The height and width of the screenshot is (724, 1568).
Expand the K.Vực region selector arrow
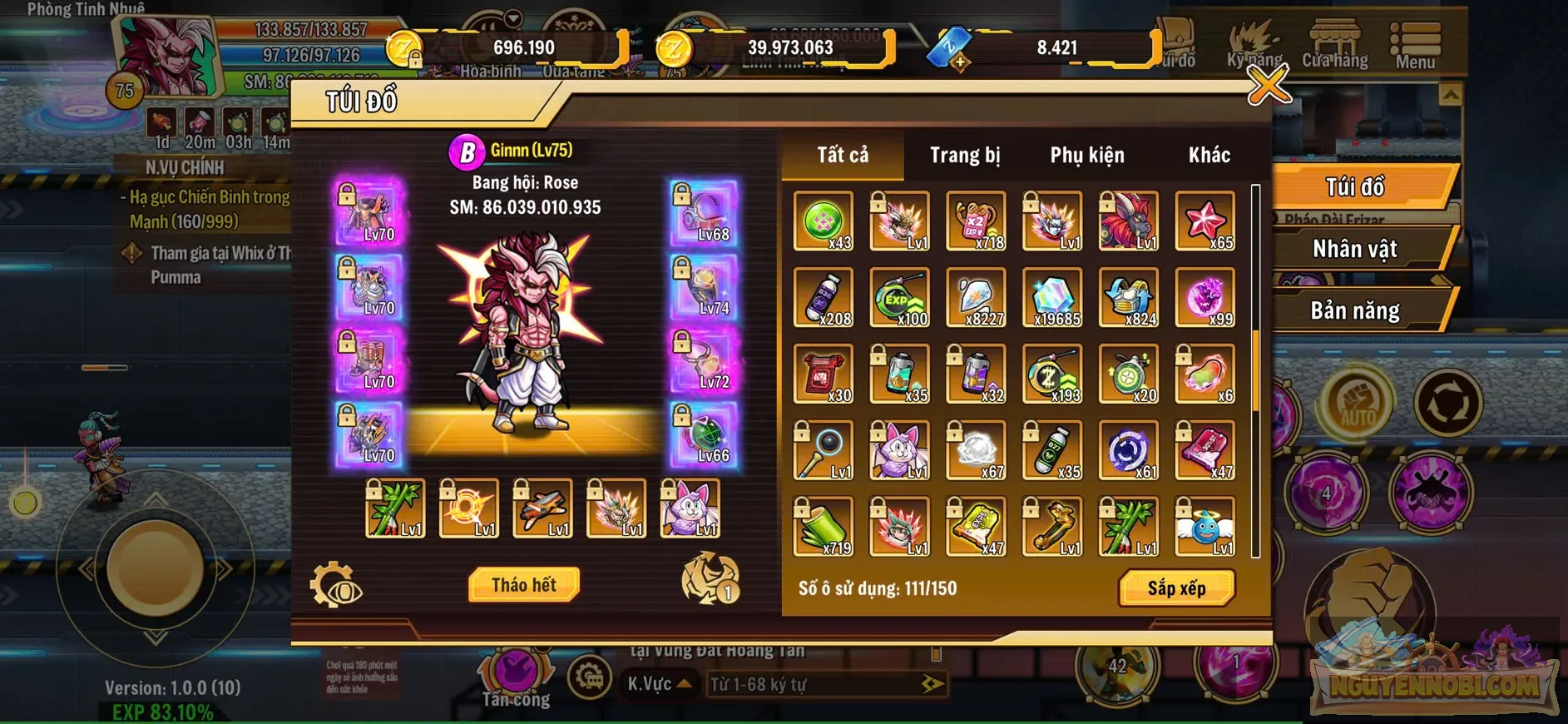[684, 685]
